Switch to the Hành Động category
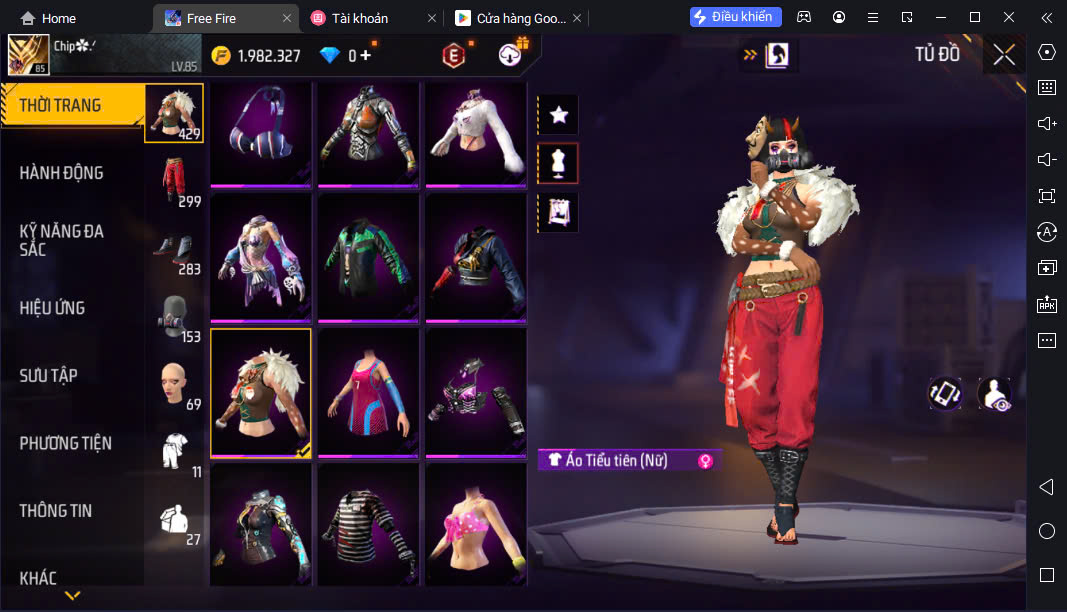Viewport: 1067px width, 612px height. click(62, 173)
